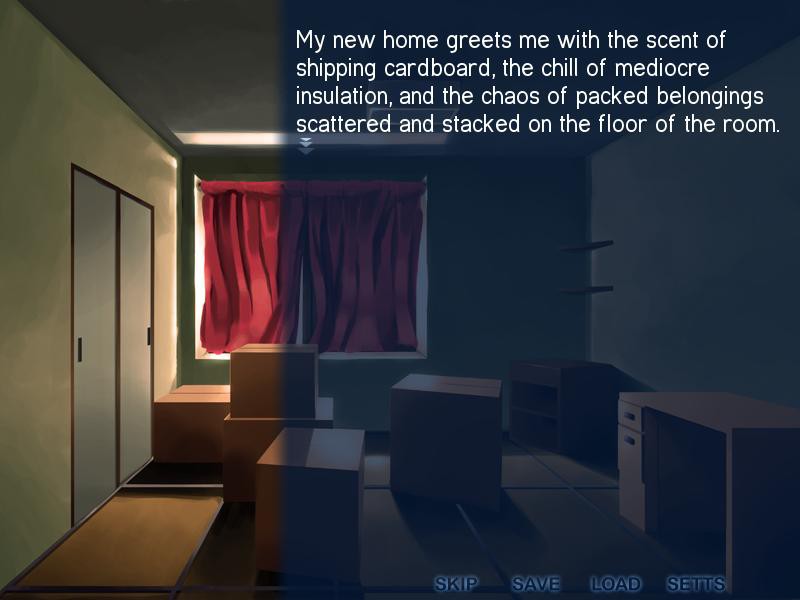This screenshot has width=800, height=600.
Task: Open the LOAD menu
Action: (615, 584)
